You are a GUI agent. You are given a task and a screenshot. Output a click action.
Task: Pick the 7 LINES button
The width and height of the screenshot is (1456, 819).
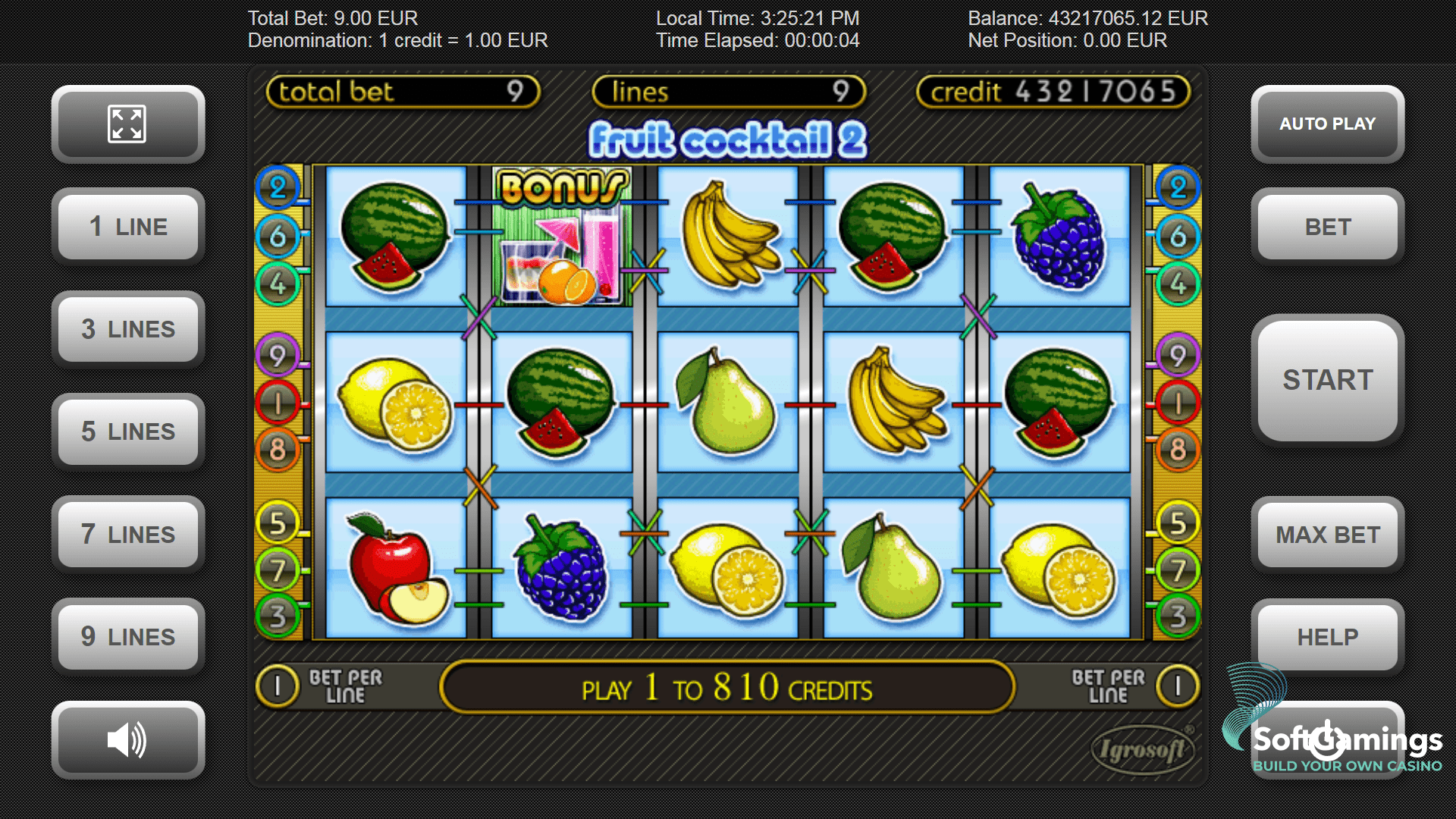(127, 534)
